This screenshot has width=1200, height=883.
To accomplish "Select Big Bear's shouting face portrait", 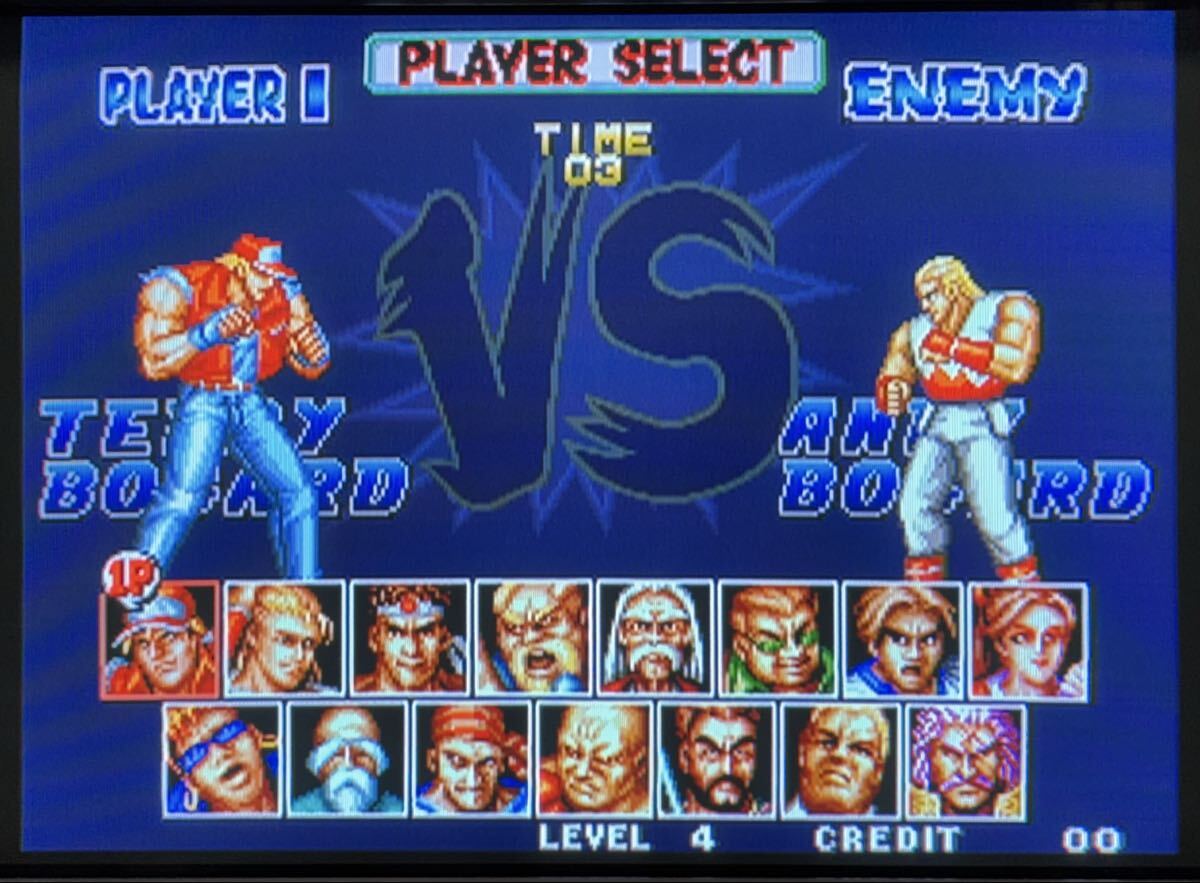I will [x=533, y=639].
